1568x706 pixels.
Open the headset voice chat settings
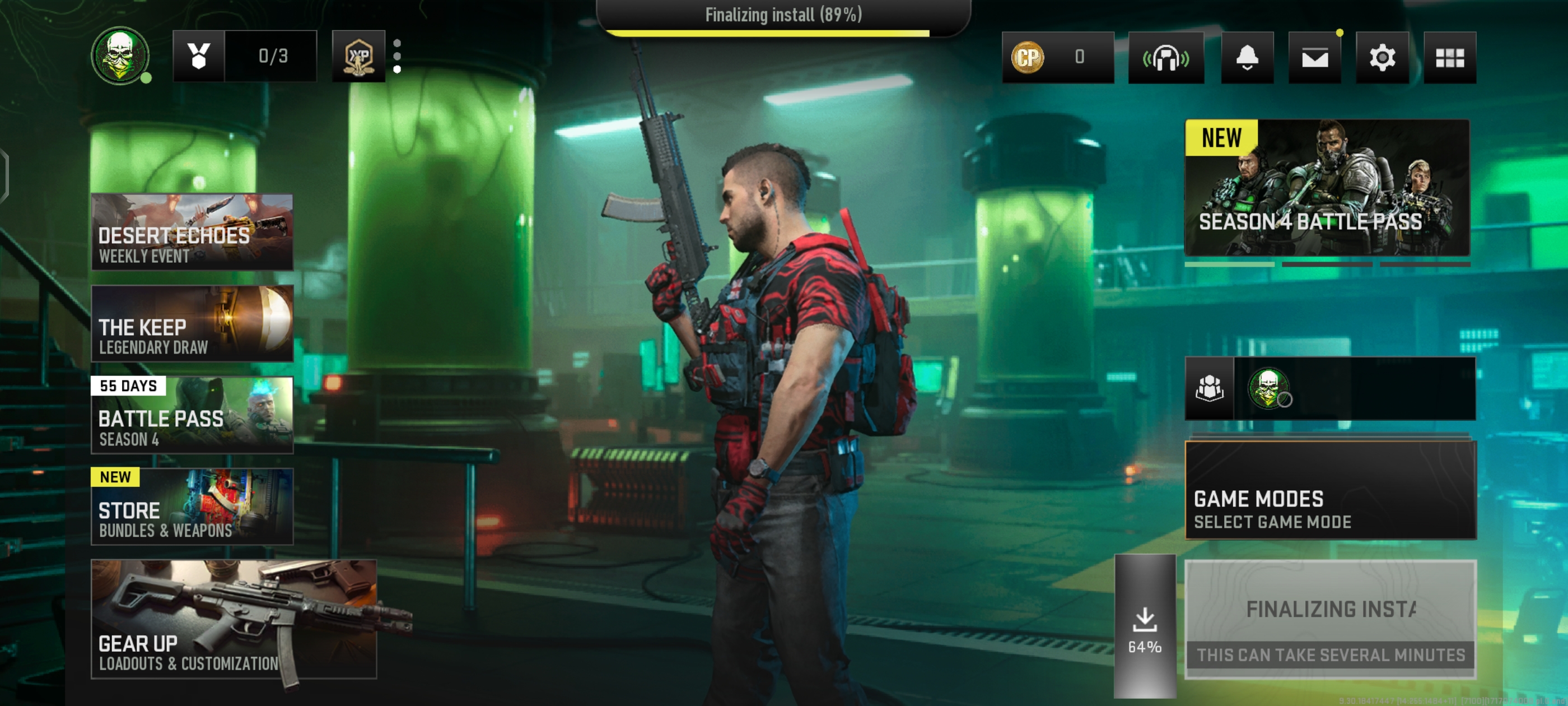point(1166,57)
